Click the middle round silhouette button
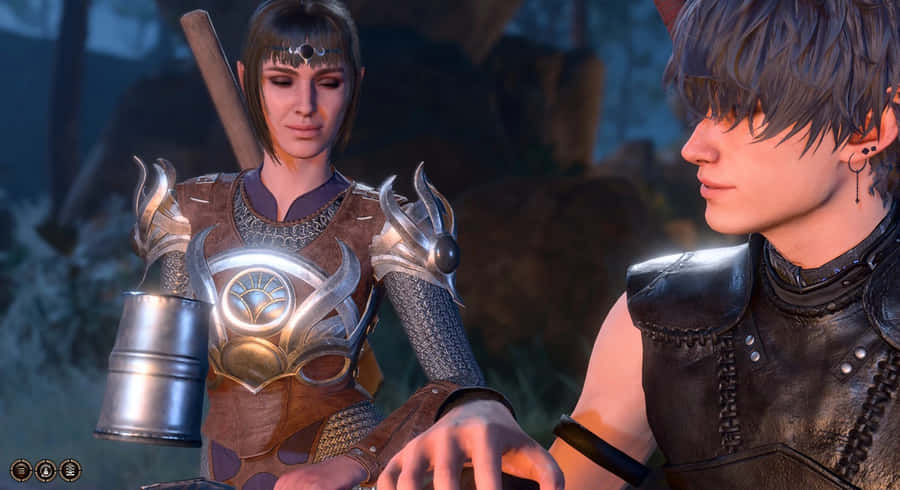 click(x=45, y=470)
